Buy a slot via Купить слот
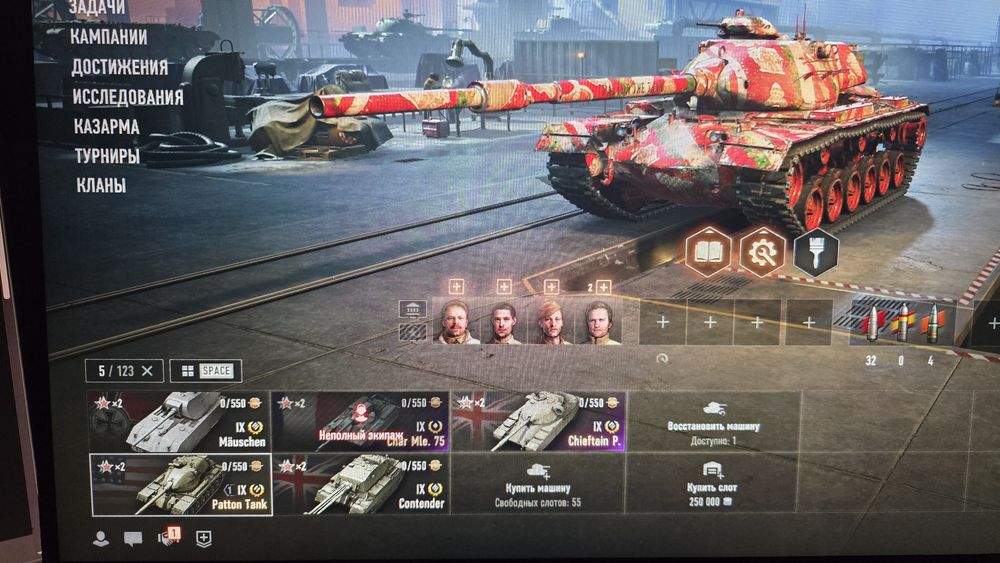Image resolution: width=1000 pixels, height=563 pixels. click(713, 485)
